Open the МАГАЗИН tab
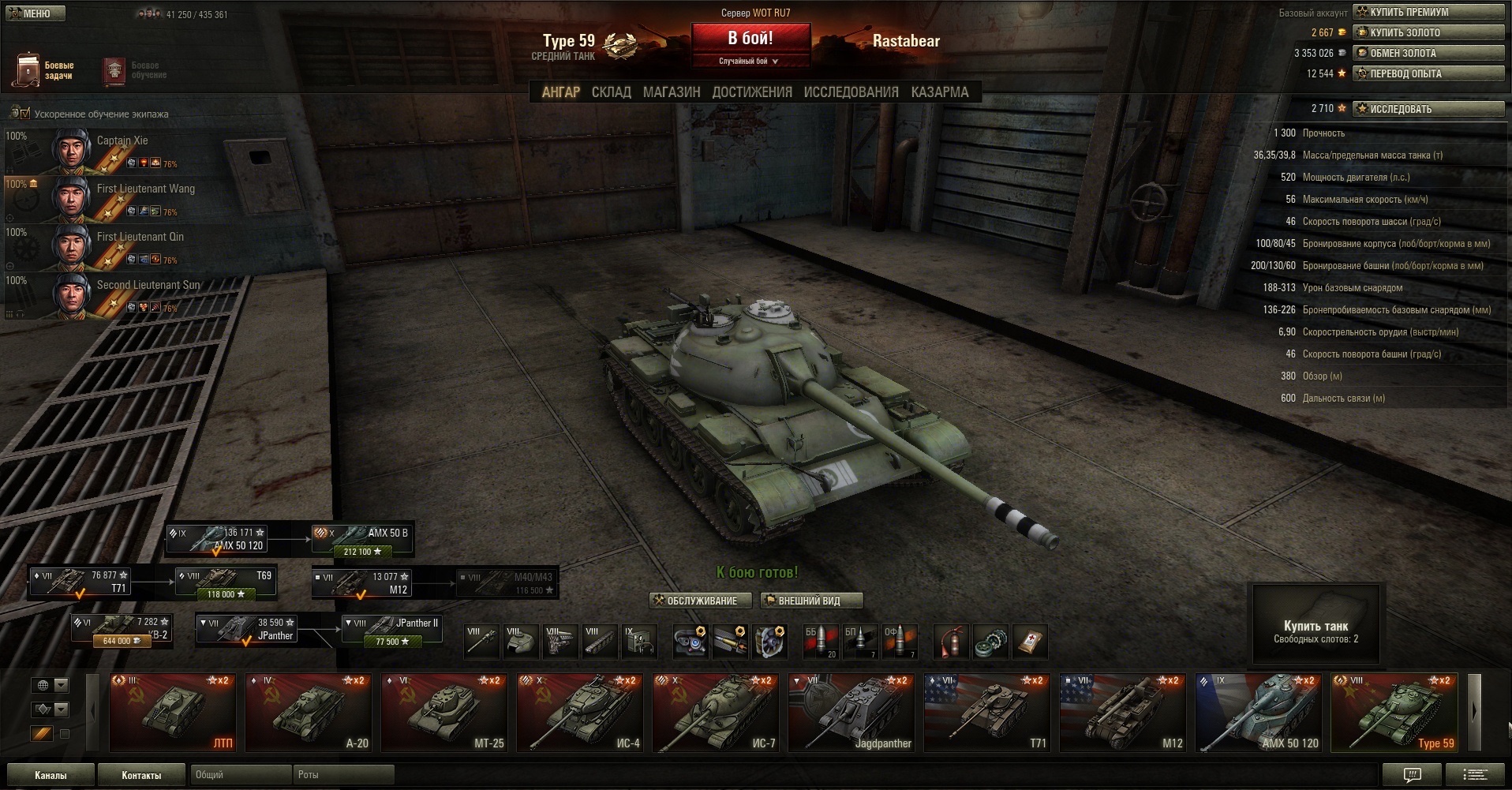This screenshot has width=1512, height=790. point(672,92)
